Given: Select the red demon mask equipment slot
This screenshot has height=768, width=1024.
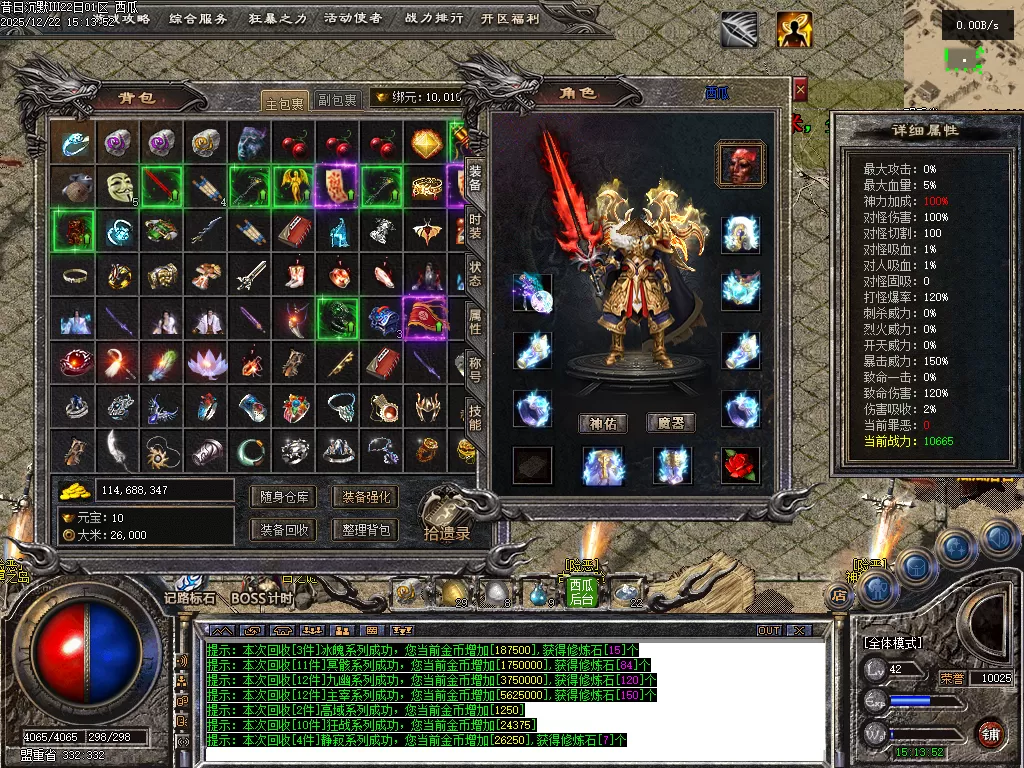Looking at the screenshot, I should click(x=741, y=165).
